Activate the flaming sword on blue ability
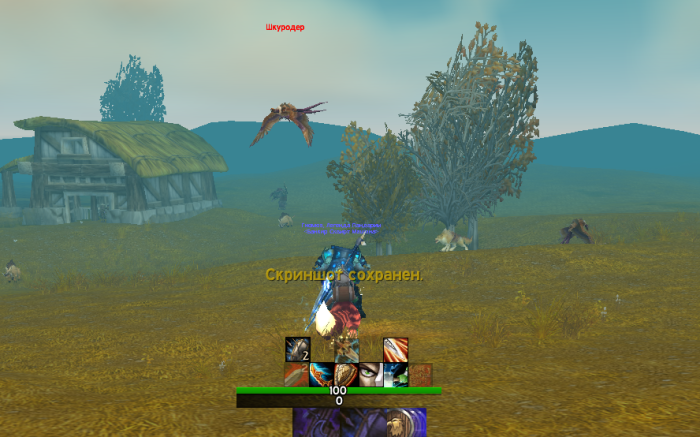The image size is (700, 437). click(x=322, y=374)
